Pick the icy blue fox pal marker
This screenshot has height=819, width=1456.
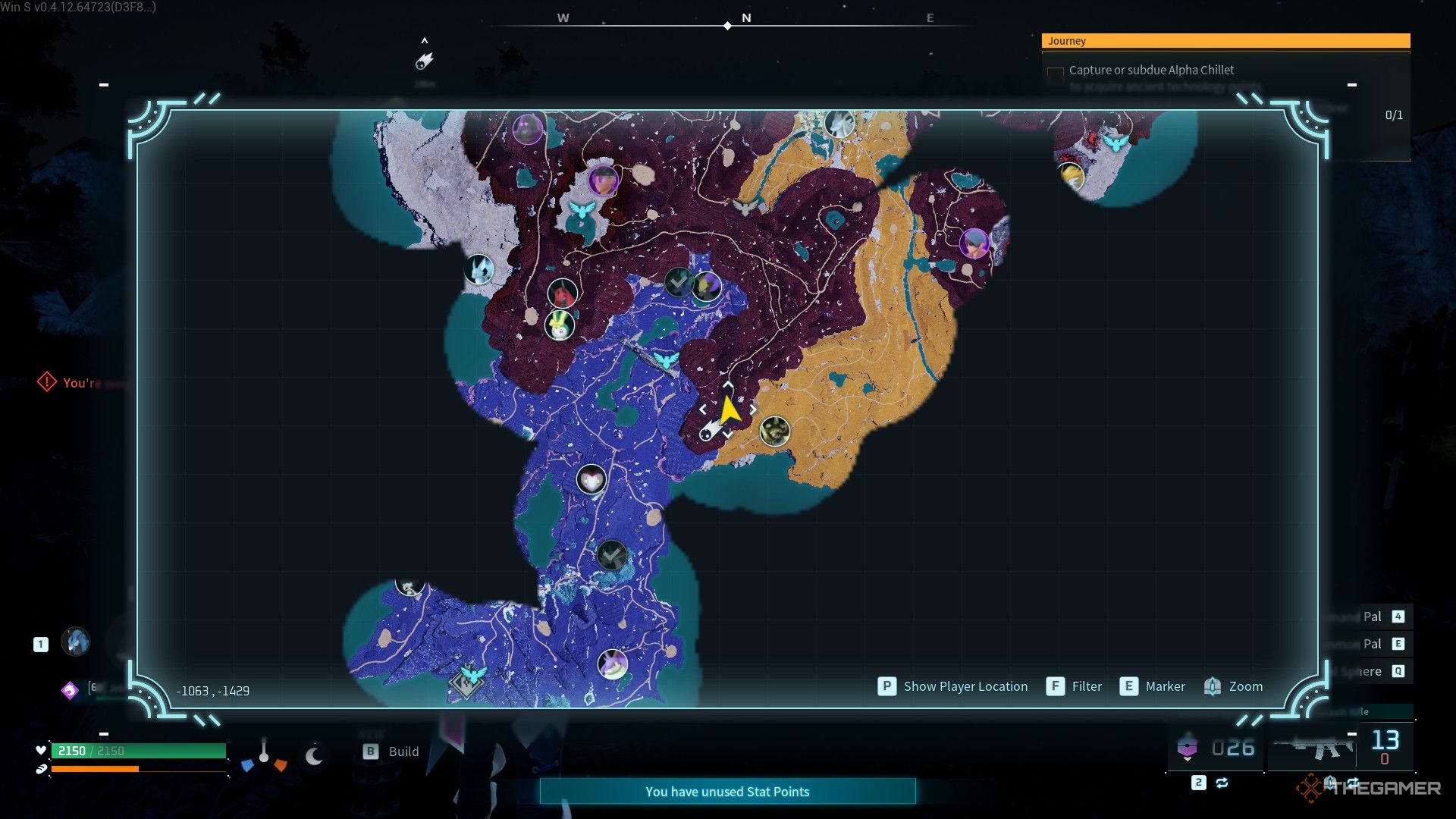coord(479,268)
